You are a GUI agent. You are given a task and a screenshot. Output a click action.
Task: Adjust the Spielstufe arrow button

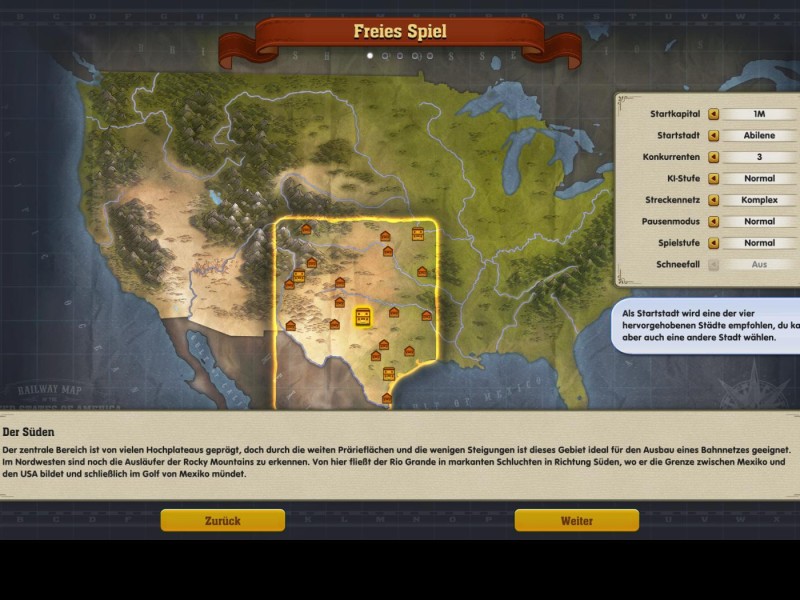714,243
